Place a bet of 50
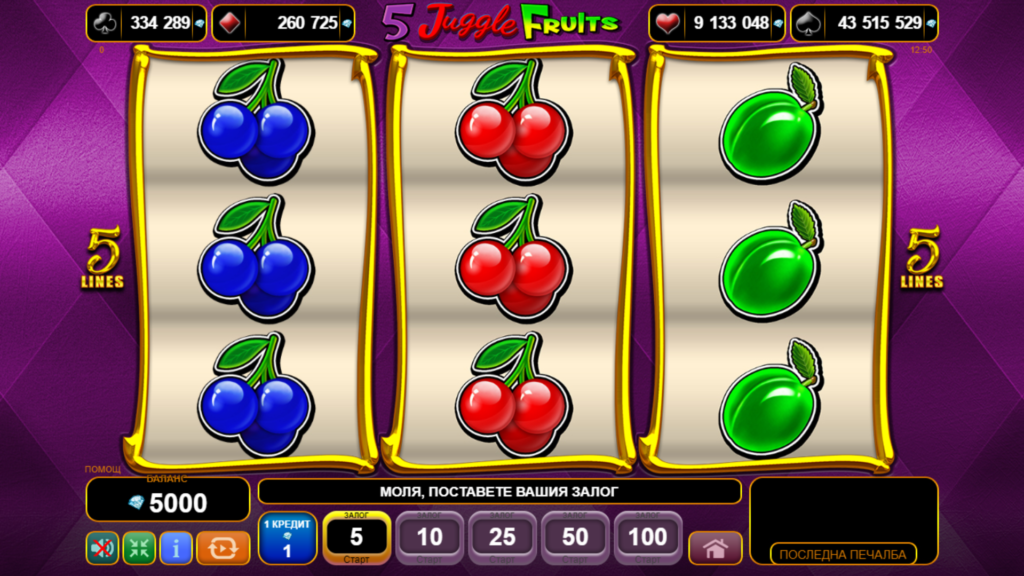Screen dimensions: 1024x576 (576, 538)
